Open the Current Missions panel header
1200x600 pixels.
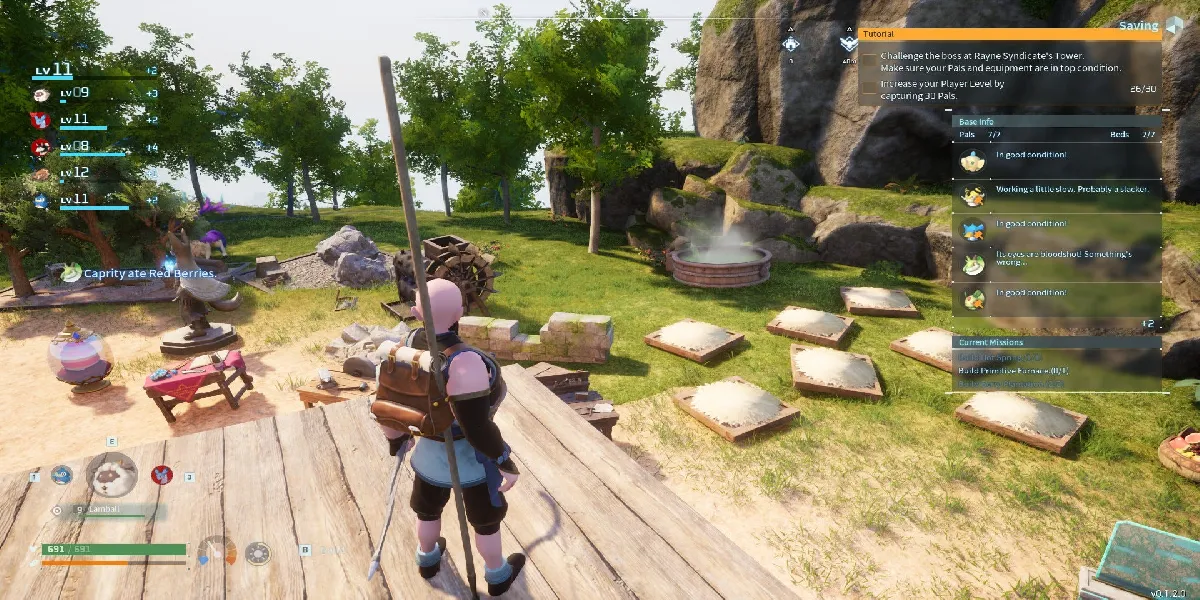(x=1055, y=342)
